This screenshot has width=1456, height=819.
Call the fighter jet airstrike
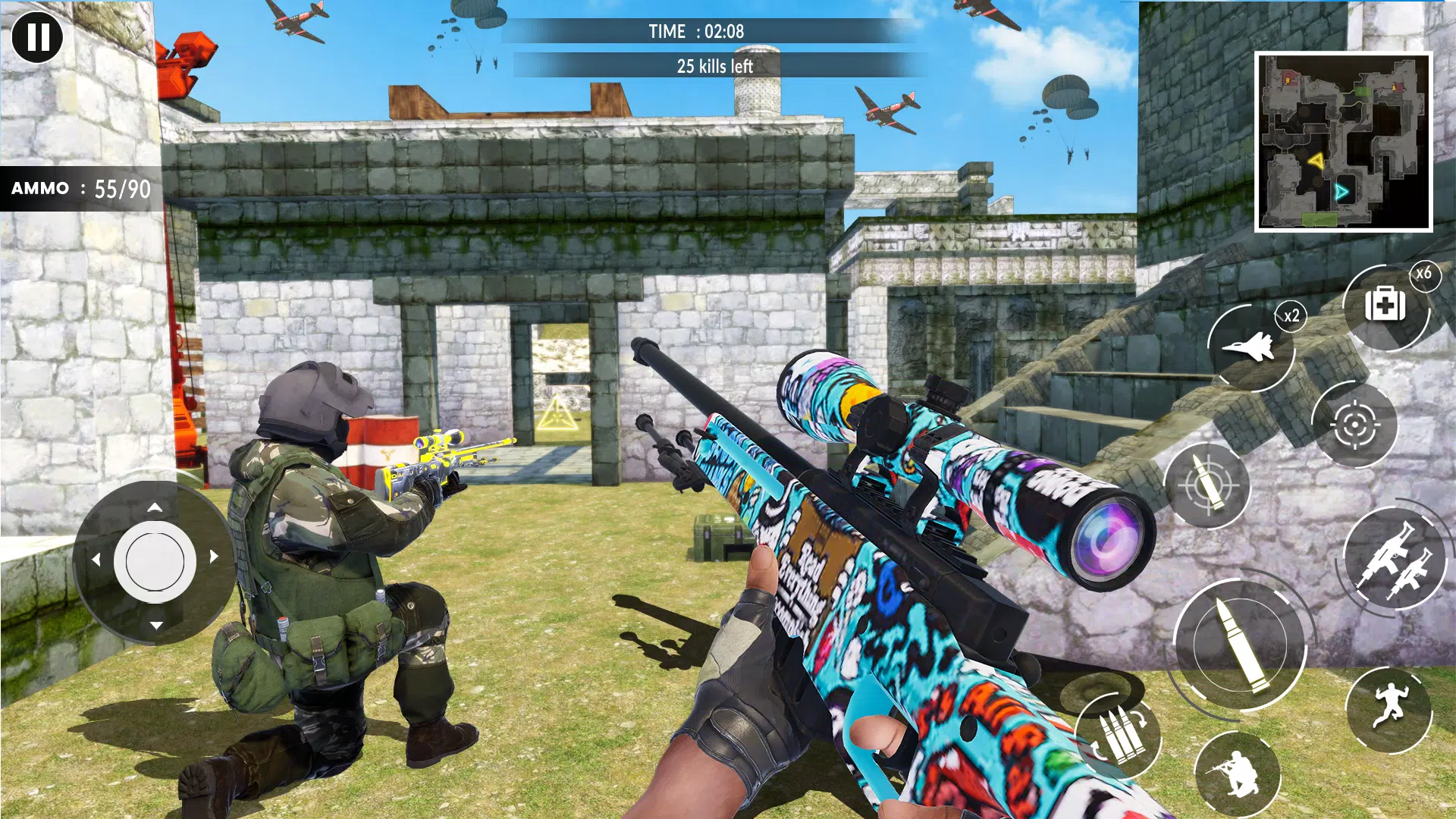[1249, 348]
